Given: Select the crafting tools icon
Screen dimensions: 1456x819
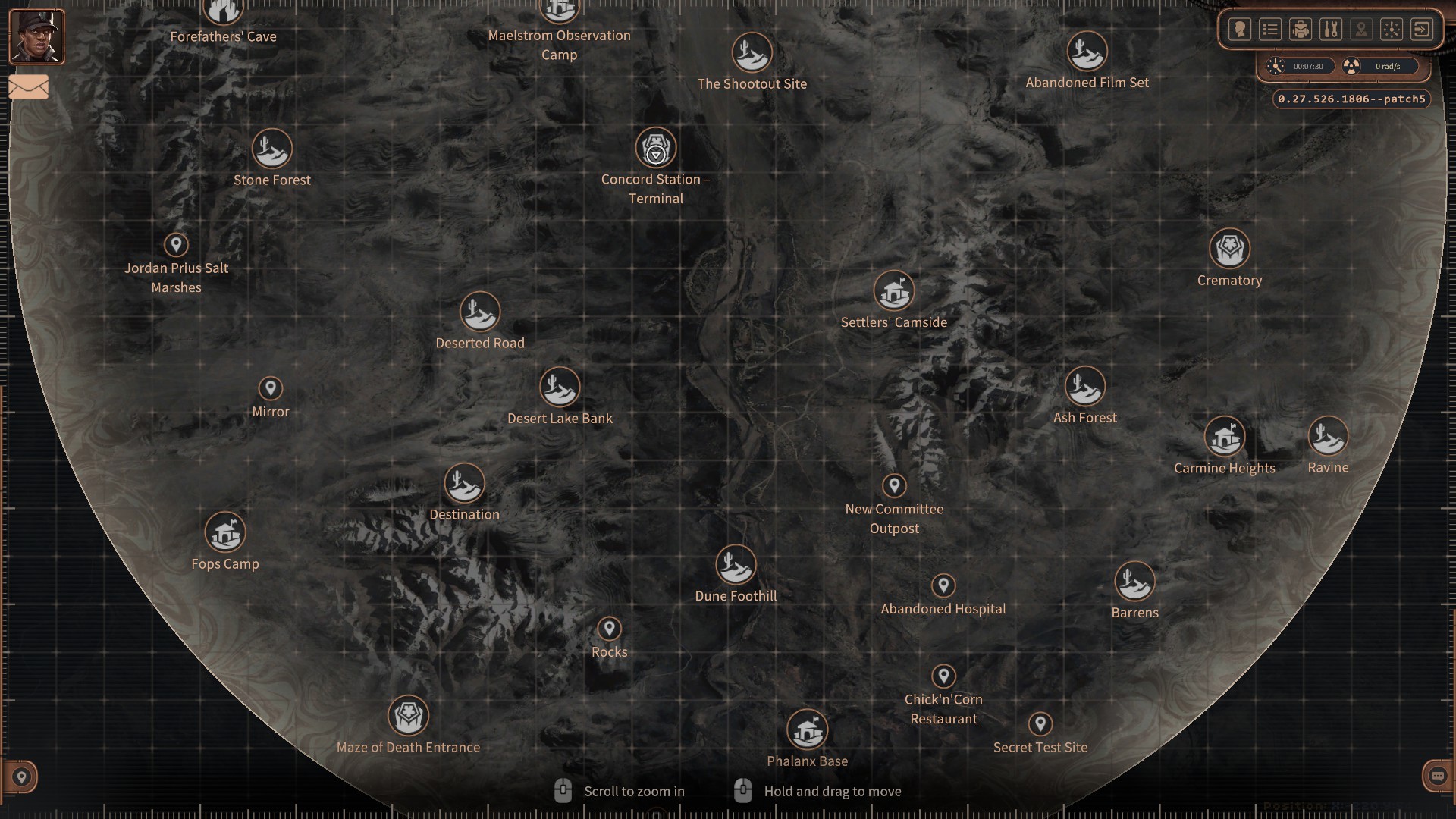Looking at the screenshot, I should pyautogui.click(x=1332, y=29).
